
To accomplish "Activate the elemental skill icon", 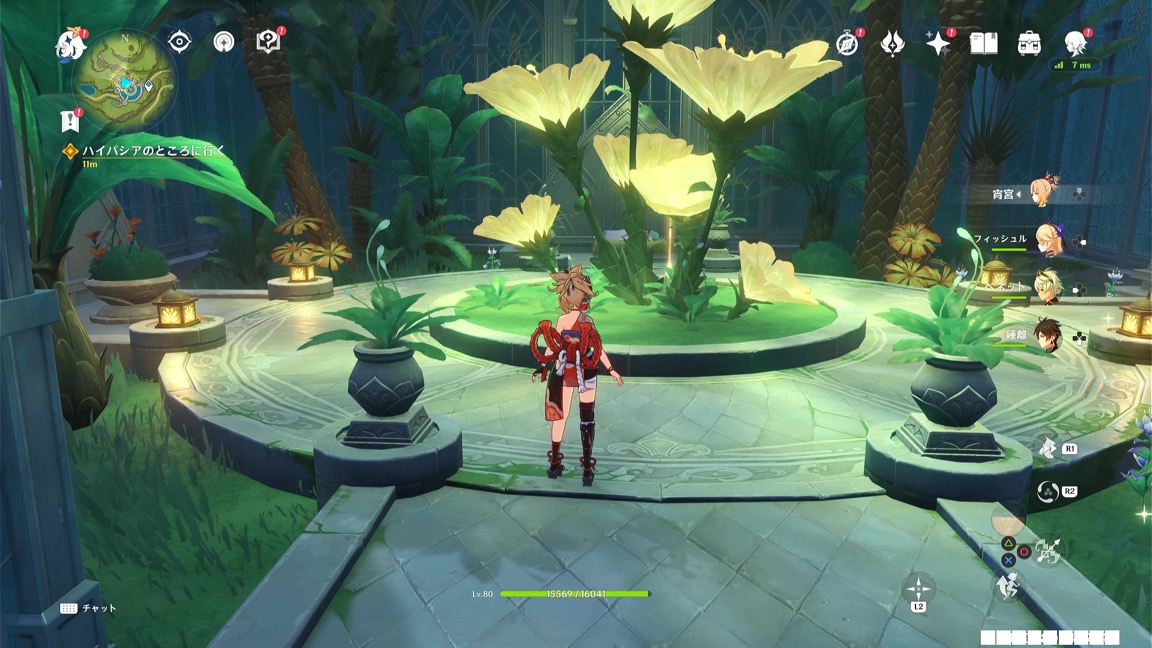I will coord(1047,448).
